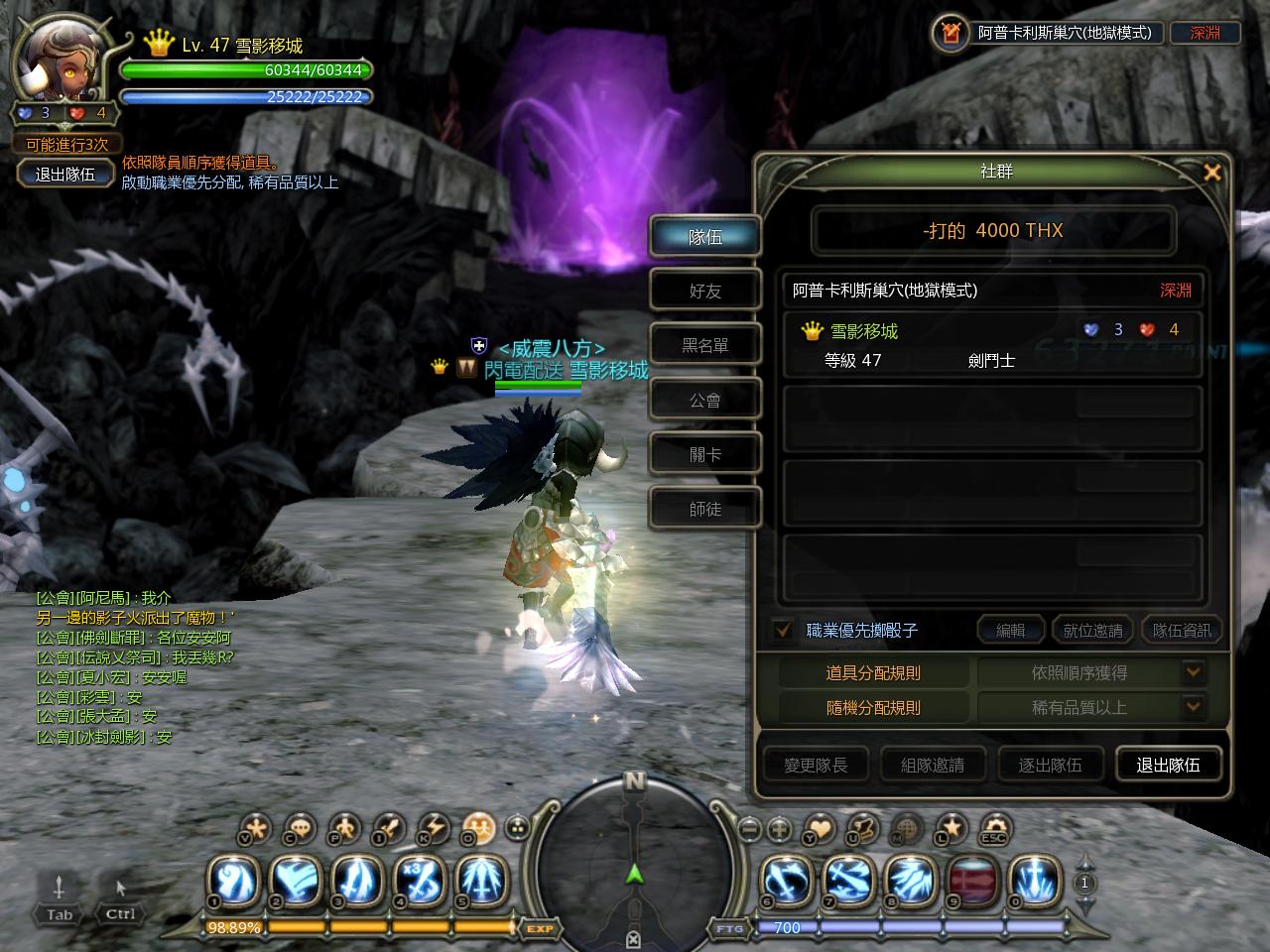Click the 編輯 edit button
This screenshot has height=952, width=1270.
pos(1010,630)
